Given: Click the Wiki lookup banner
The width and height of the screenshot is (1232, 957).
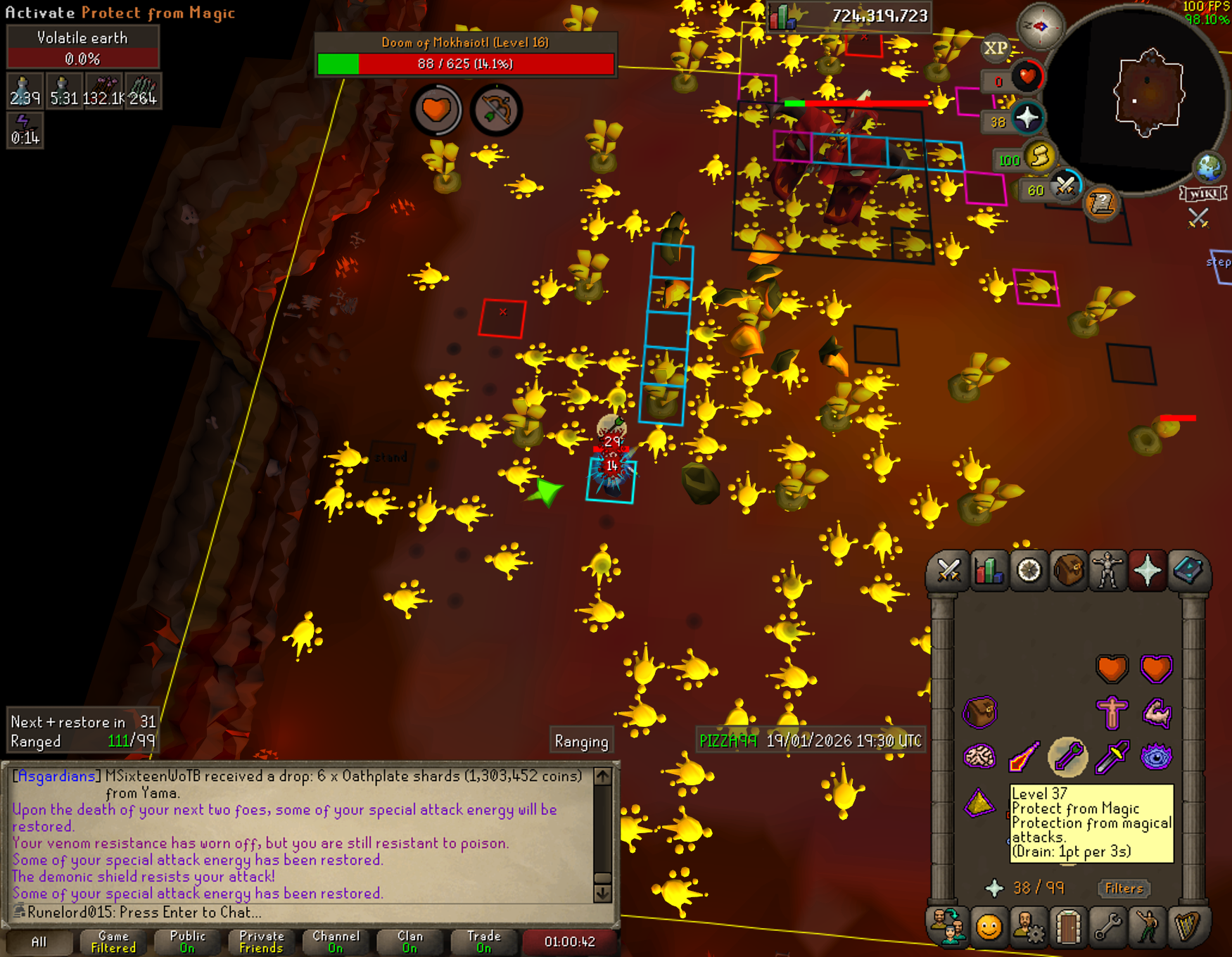Looking at the screenshot, I should click(1204, 194).
